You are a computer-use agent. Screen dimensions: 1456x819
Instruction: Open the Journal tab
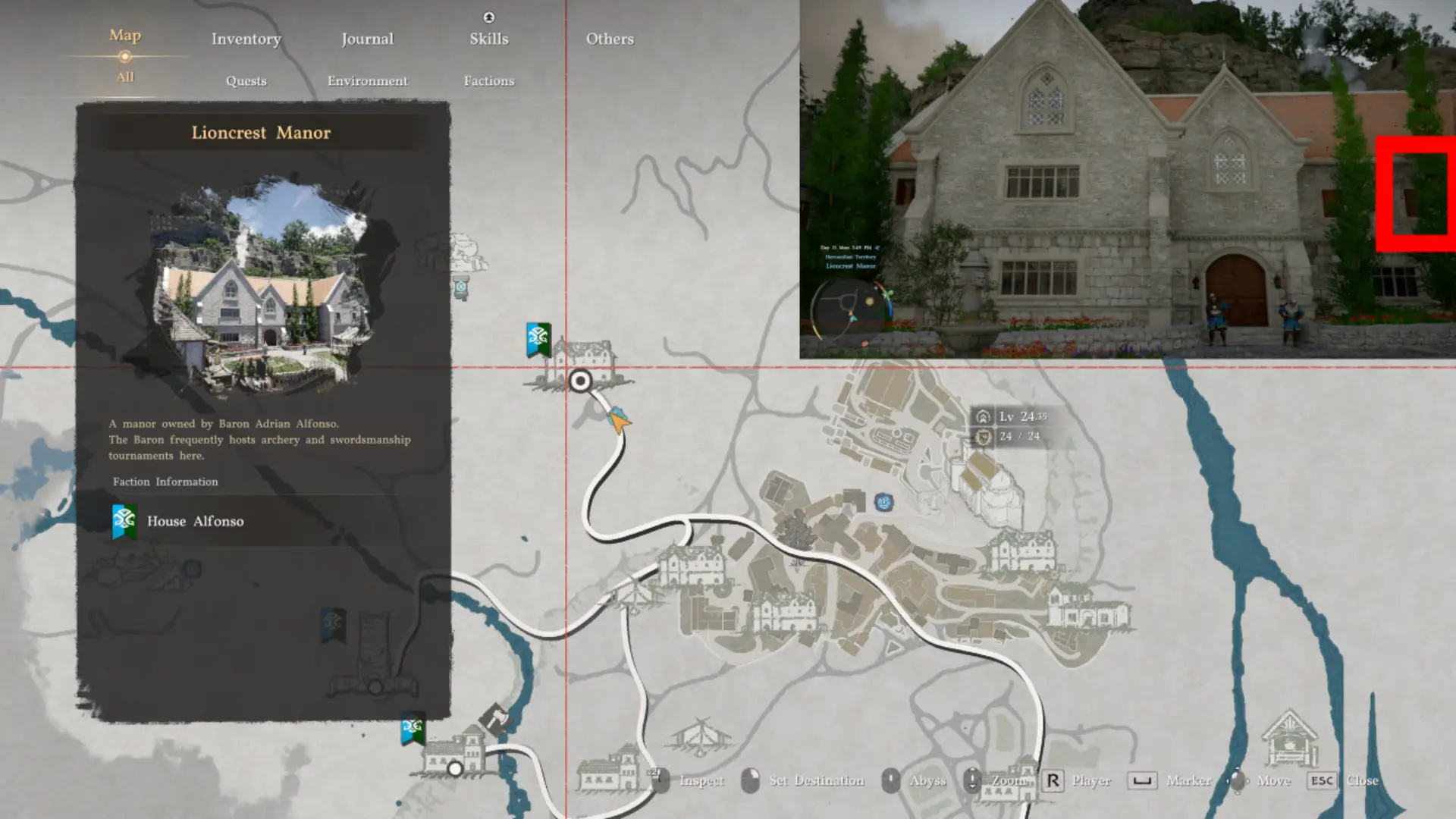point(367,39)
